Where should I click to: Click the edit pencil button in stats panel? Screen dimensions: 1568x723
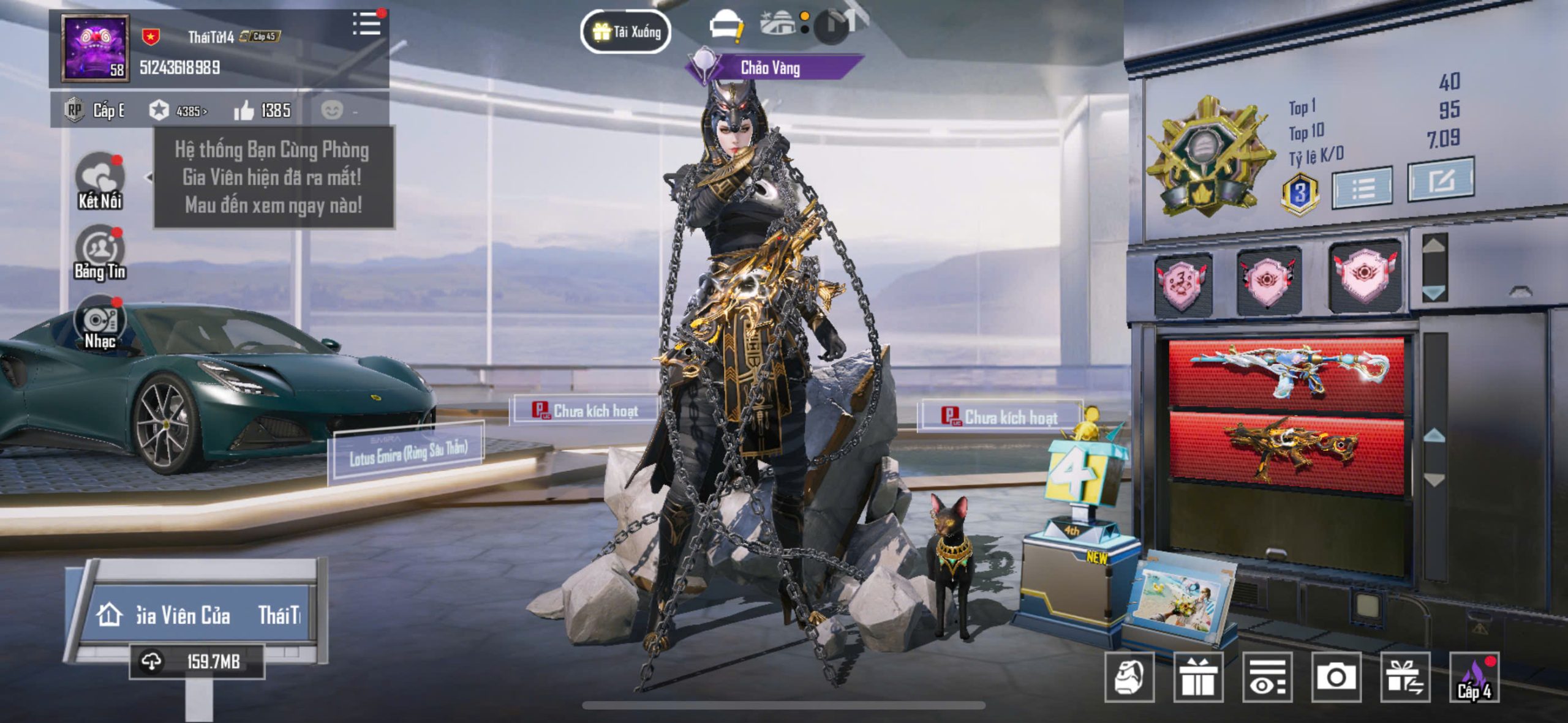click(x=1440, y=181)
